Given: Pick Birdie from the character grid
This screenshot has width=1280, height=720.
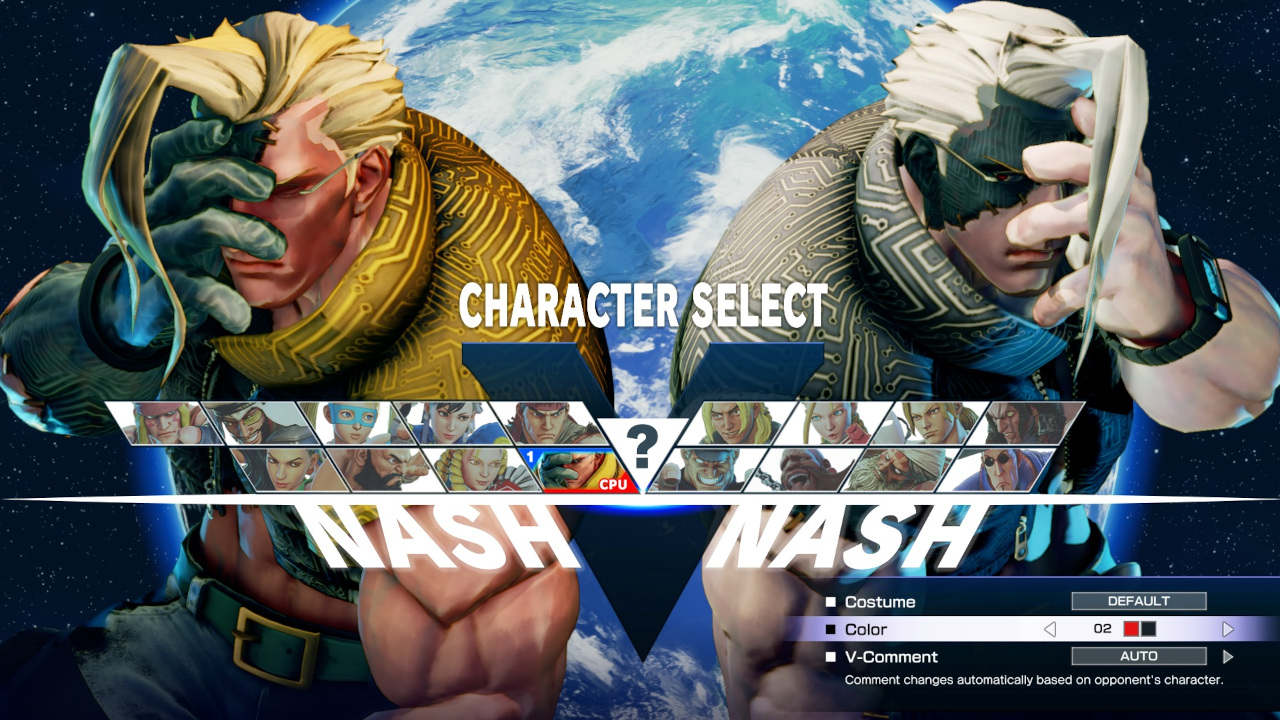Looking at the screenshot, I should pyautogui.click(x=801, y=470).
